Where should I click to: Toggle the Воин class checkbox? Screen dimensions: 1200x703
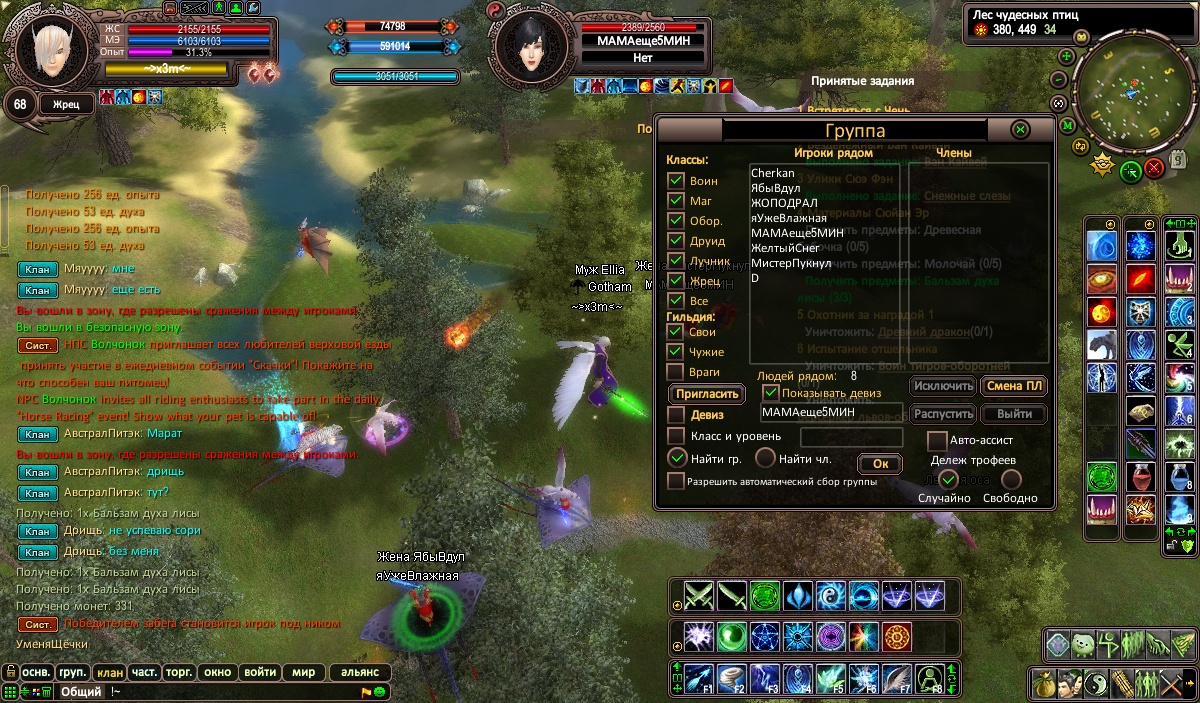[x=676, y=181]
